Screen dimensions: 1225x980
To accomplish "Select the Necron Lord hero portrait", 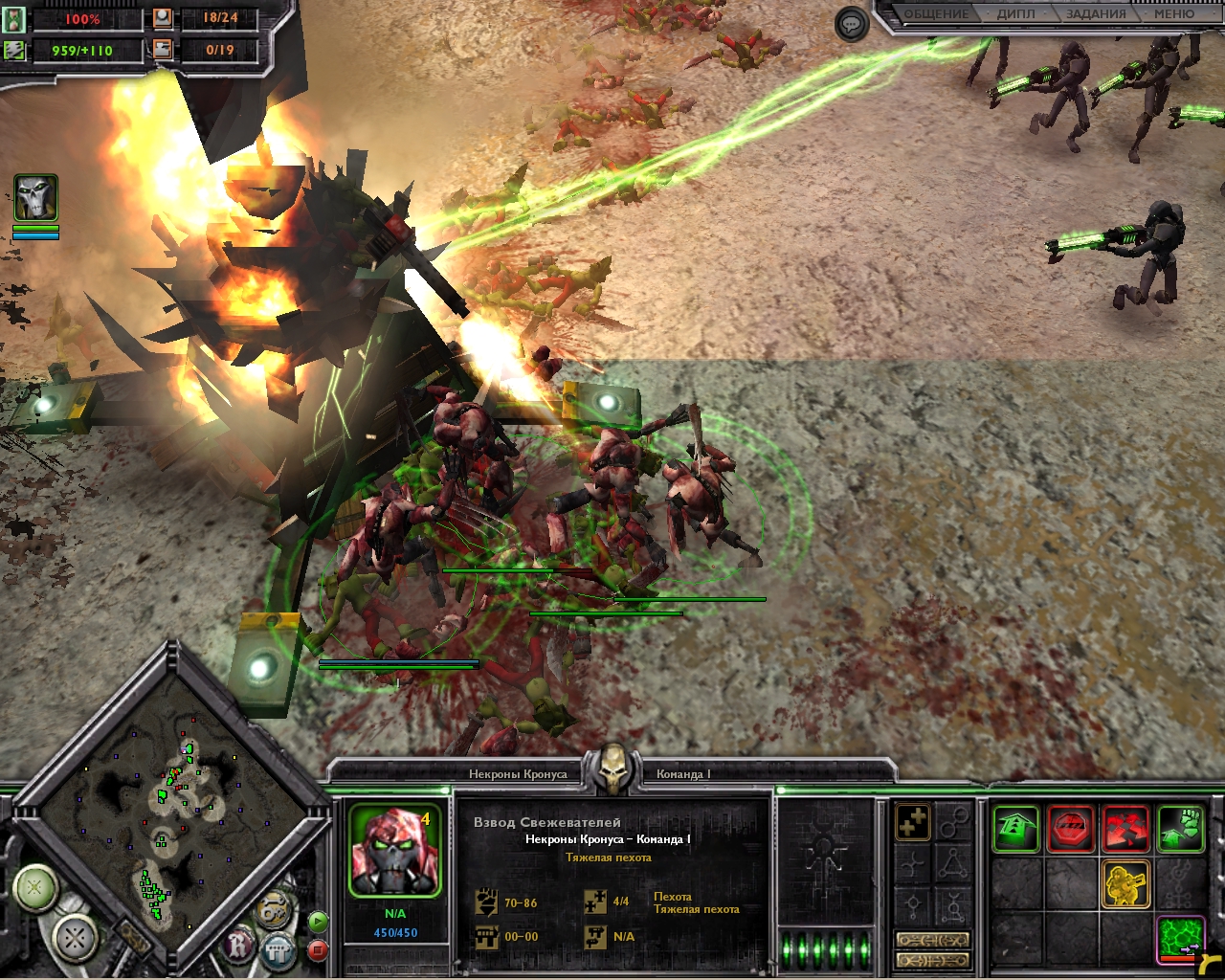I will (35, 198).
